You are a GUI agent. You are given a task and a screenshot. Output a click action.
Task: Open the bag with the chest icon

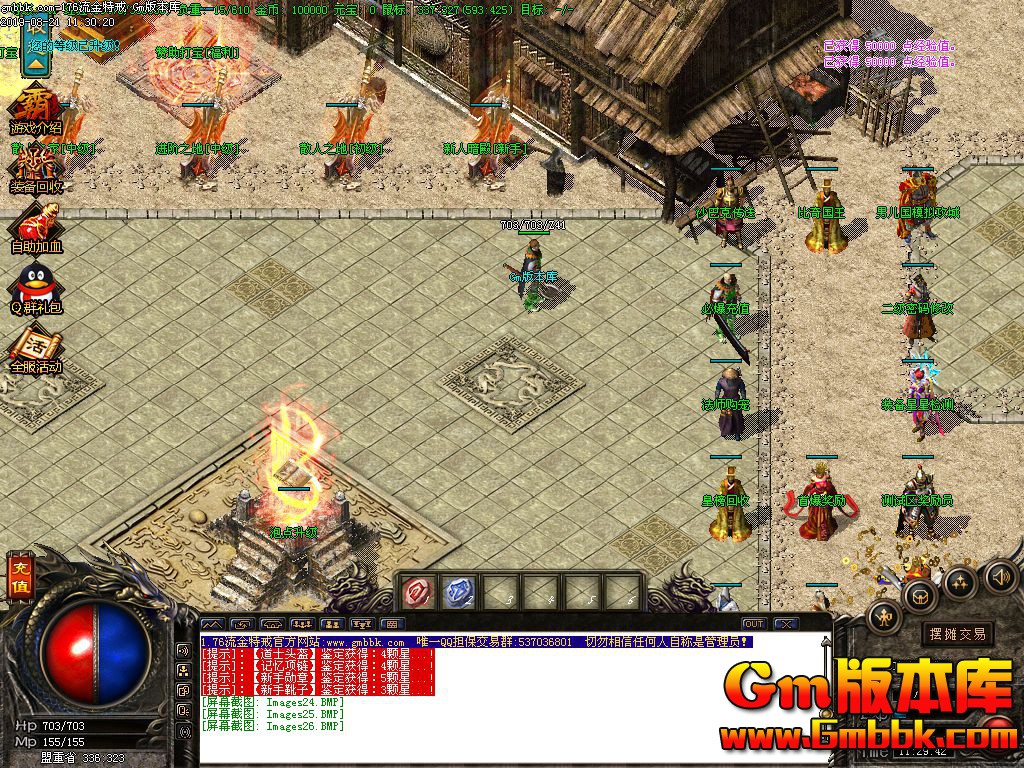(x=919, y=595)
